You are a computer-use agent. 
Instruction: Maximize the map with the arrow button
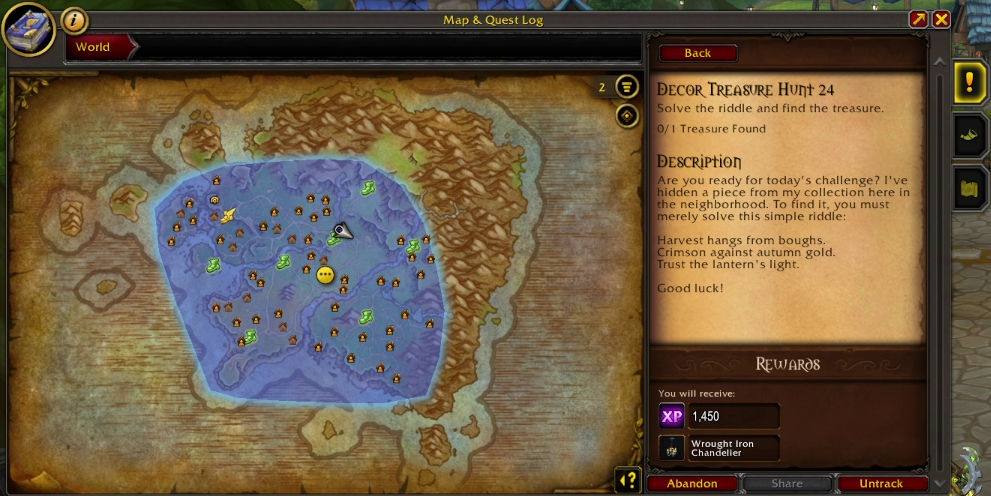918,19
